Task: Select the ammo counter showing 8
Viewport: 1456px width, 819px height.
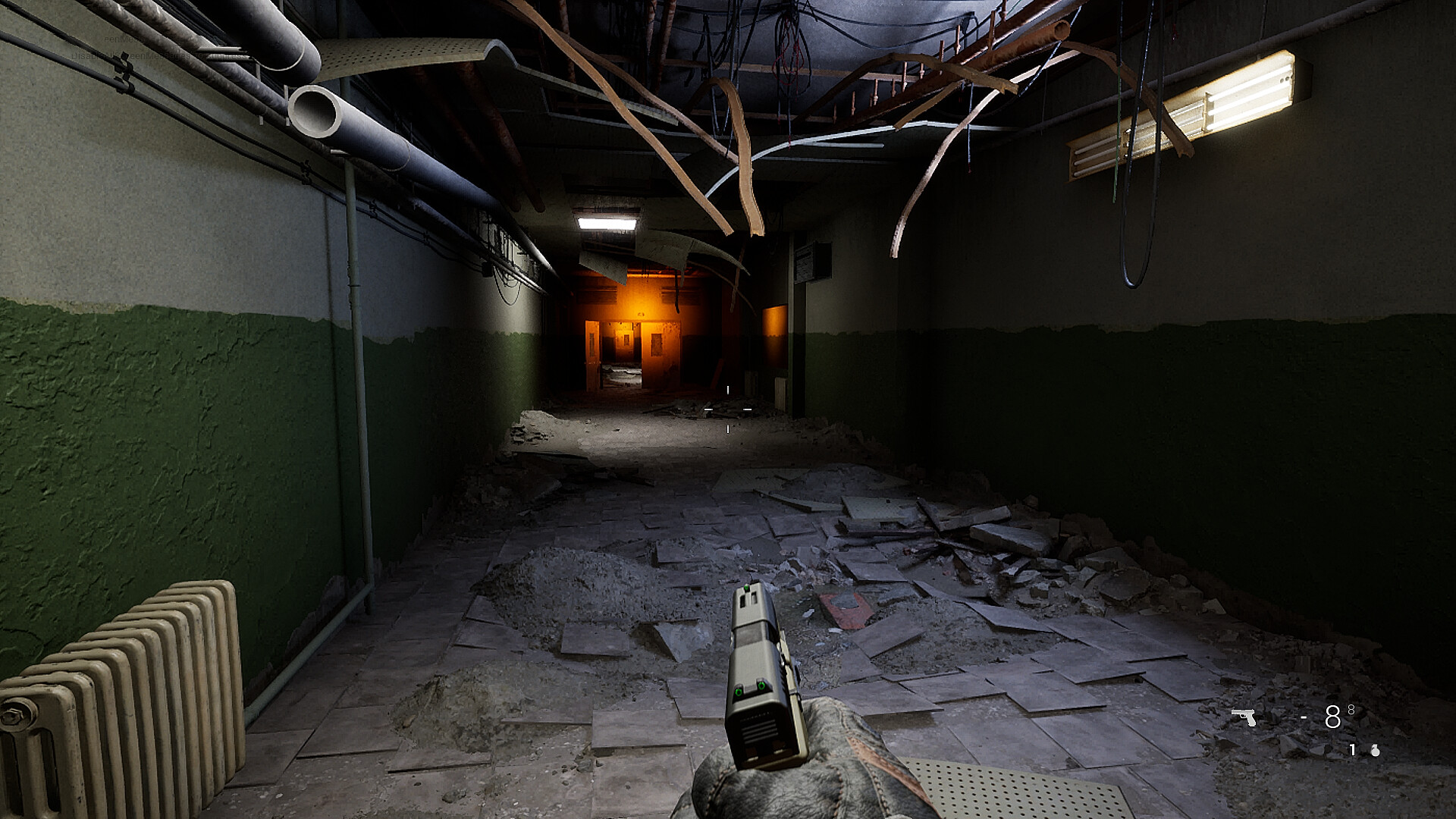Action: point(1332,717)
